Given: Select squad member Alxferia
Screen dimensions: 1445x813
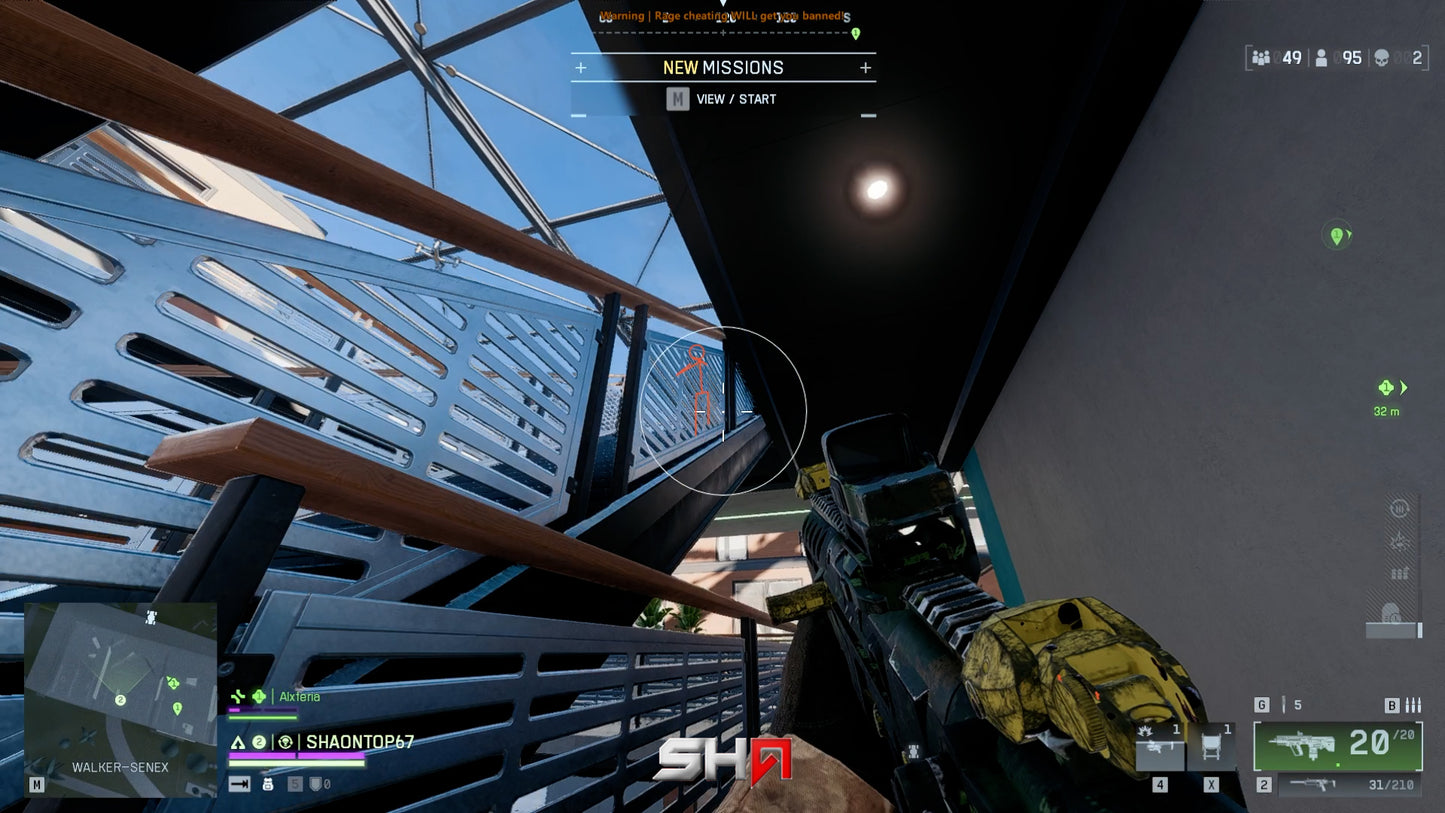Looking at the screenshot, I should [x=298, y=696].
